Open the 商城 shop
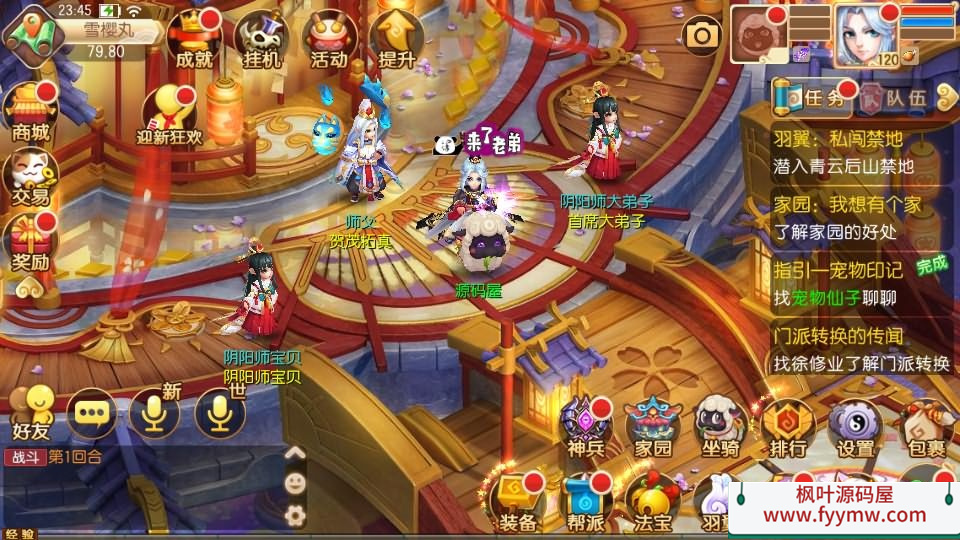The height and width of the screenshot is (540, 960). 29,110
